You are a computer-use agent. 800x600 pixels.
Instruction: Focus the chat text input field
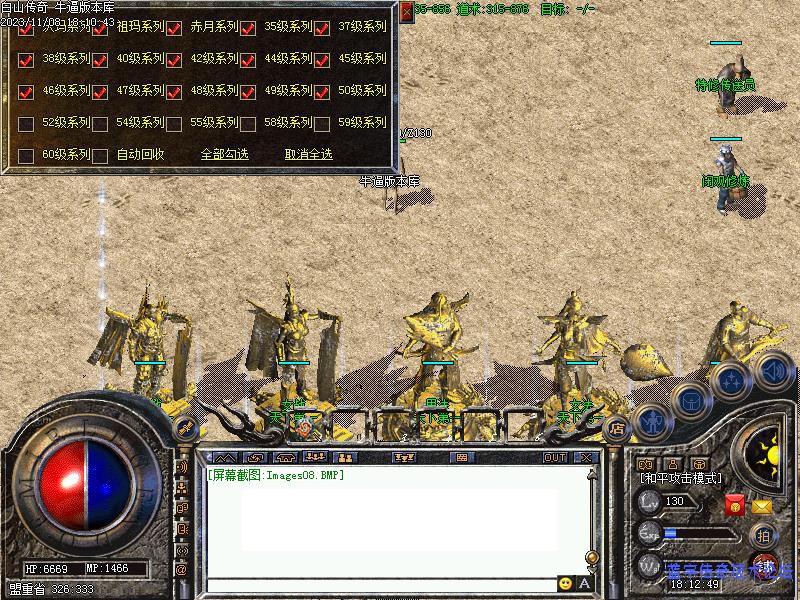[x=380, y=584]
